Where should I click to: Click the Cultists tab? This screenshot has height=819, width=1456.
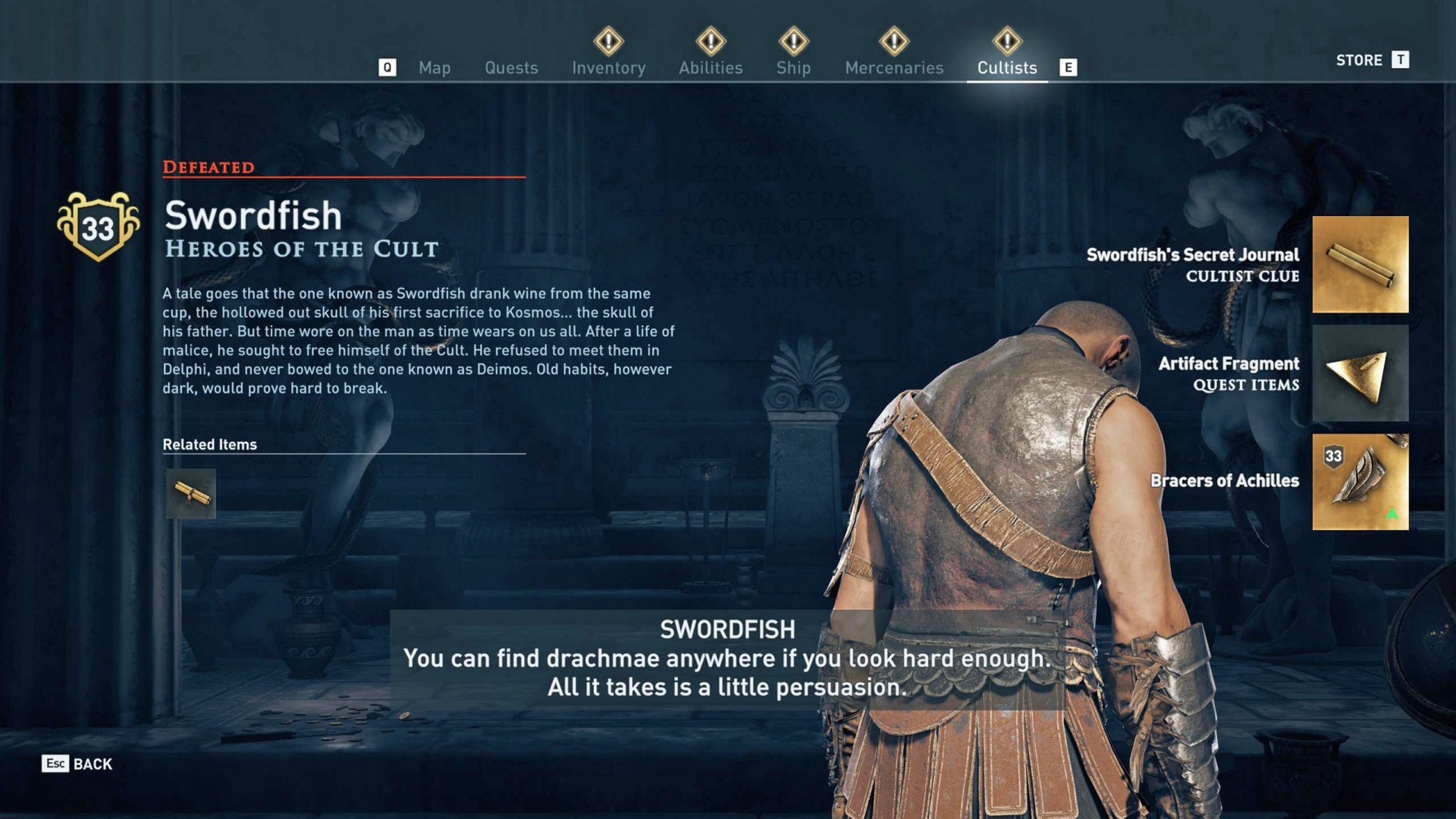(1007, 67)
